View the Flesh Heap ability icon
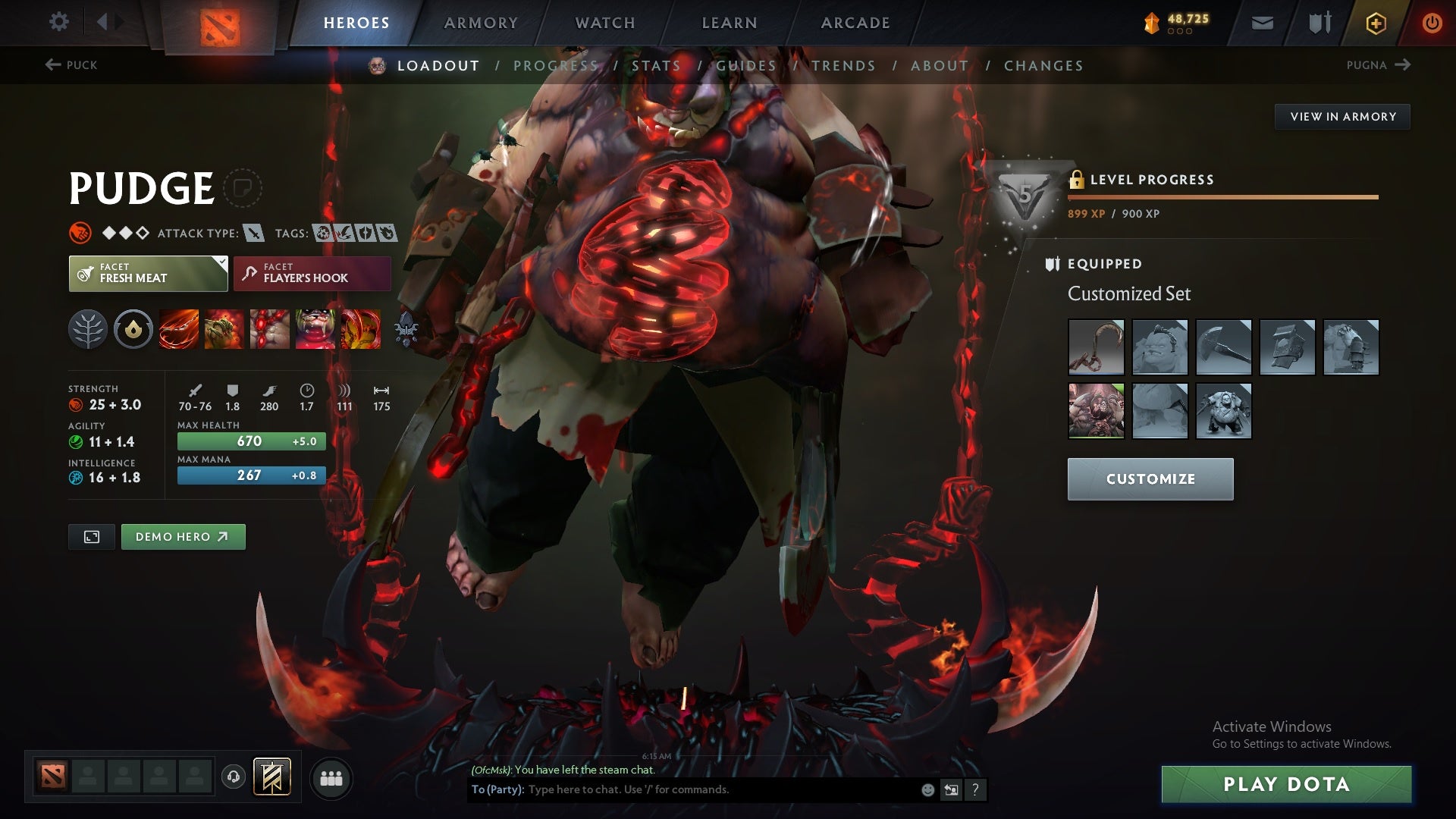This screenshot has height=819, width=1456. point(267,329)
